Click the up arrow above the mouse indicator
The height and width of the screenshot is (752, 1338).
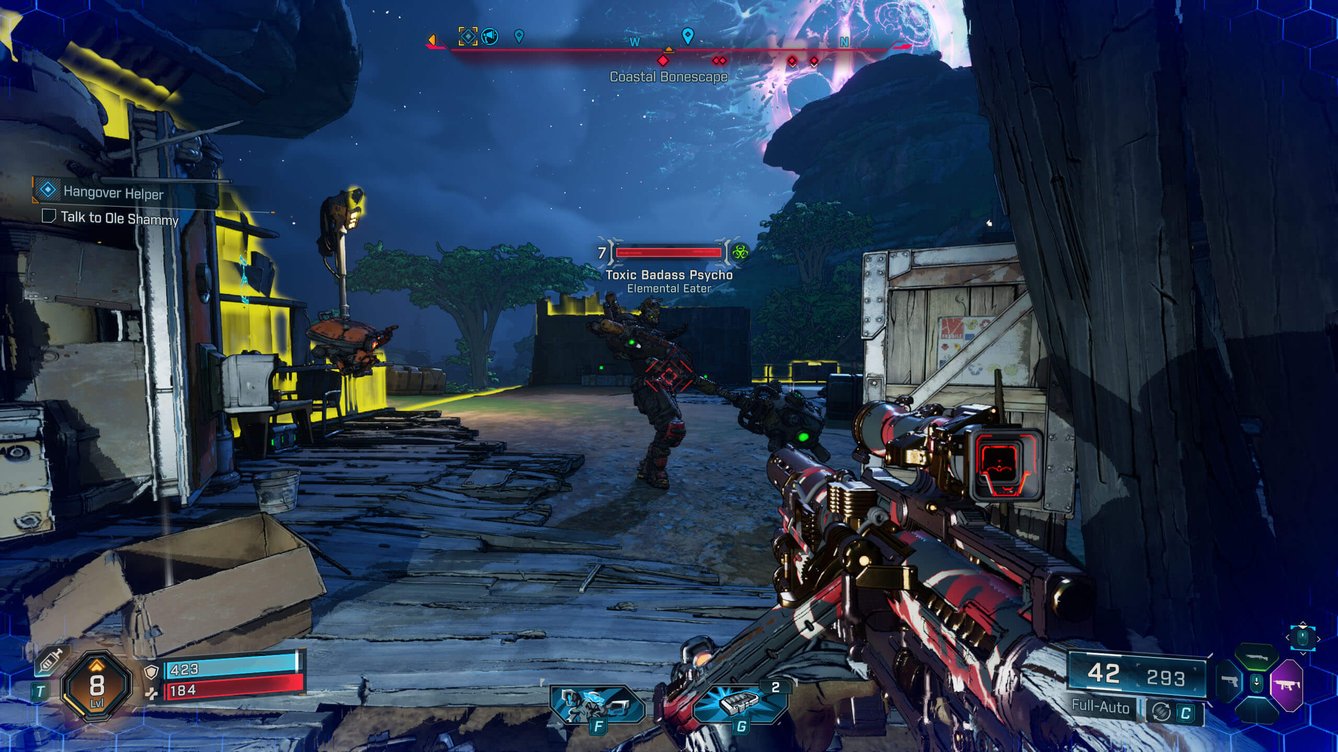pyautogui.click(x=1303, y=624)
